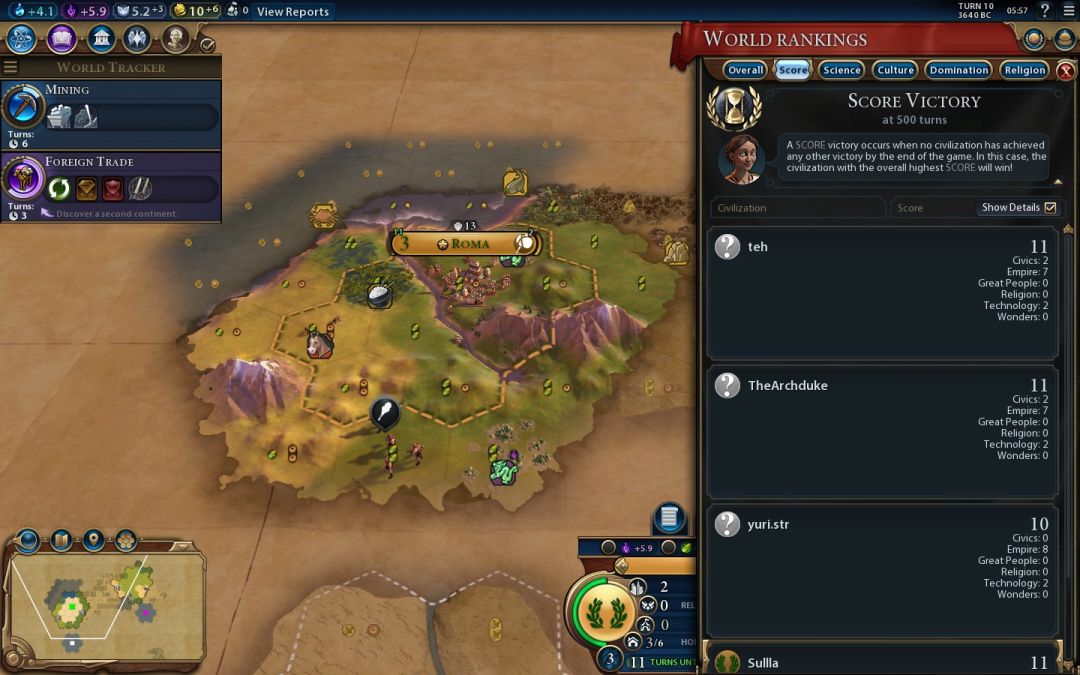
Task: Open the Civilopedia question mark button
Action: click(1045, 11)
